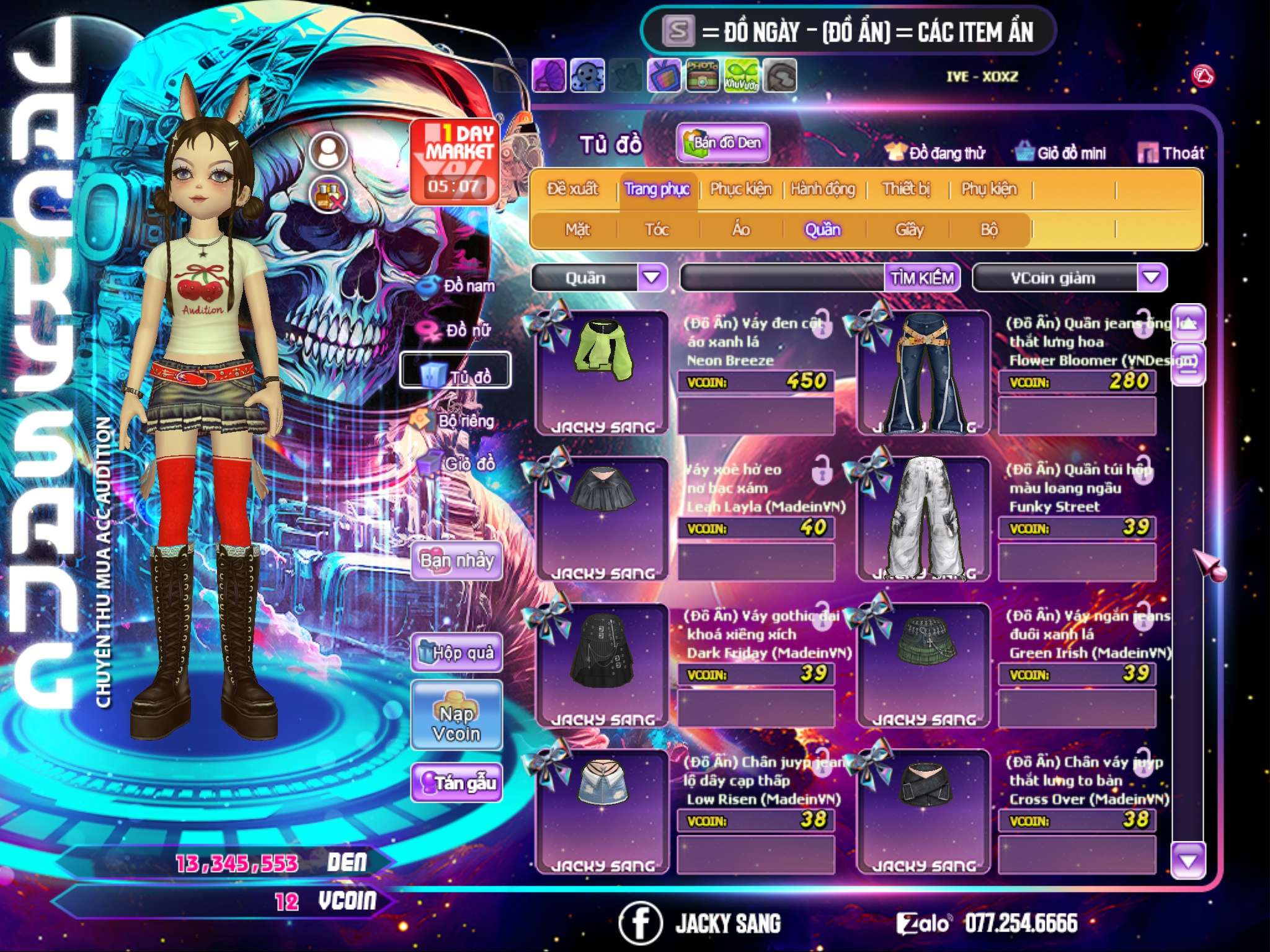Viewport: 1270px width, 952px height.
Task: Switch to the Giày subcategory
Action: pyautogui.click(x=909, y=230)
